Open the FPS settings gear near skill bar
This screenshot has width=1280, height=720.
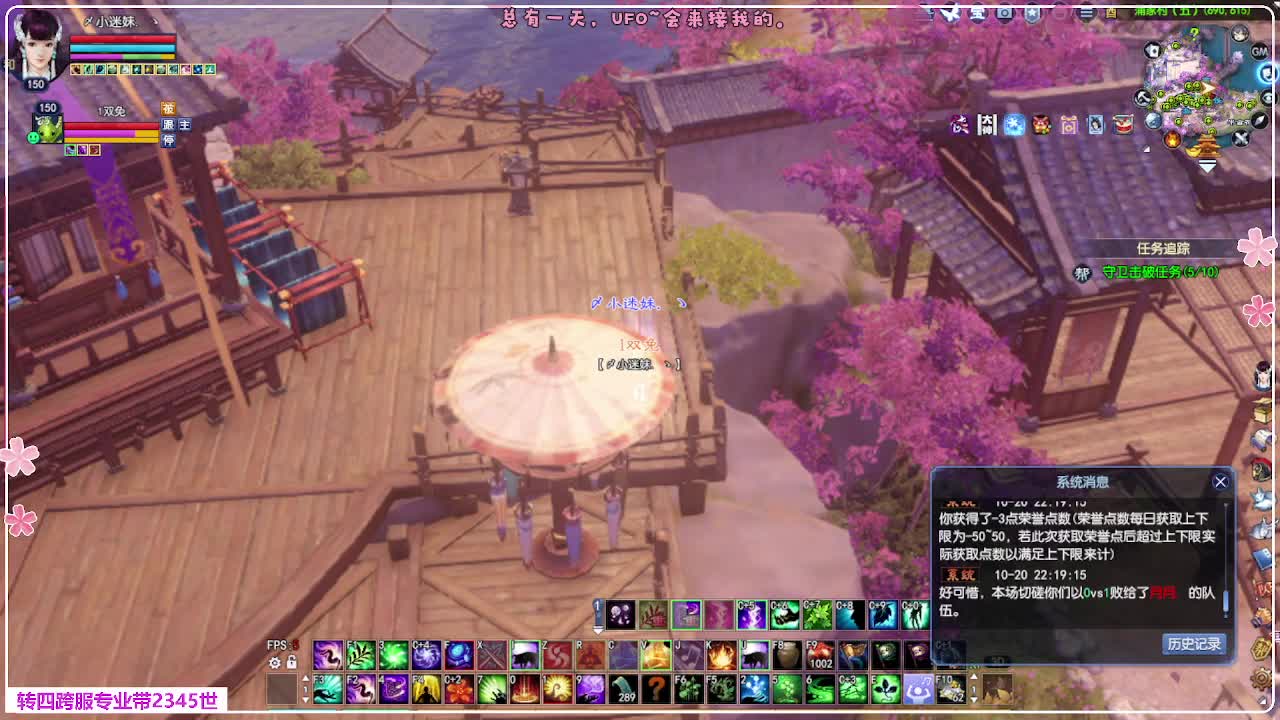click(275, 663)
